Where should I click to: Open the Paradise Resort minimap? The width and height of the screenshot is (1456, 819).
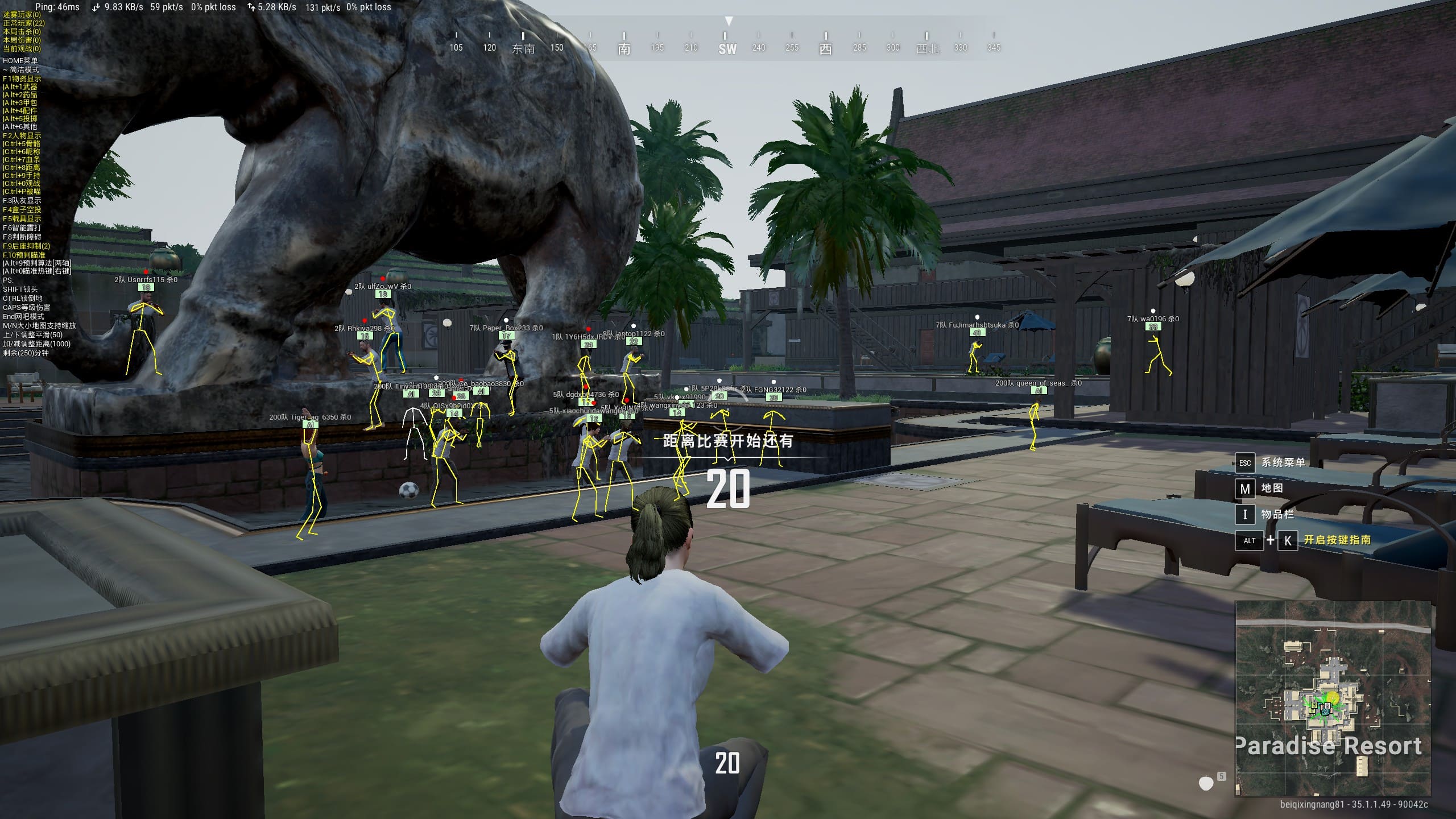1333,698
